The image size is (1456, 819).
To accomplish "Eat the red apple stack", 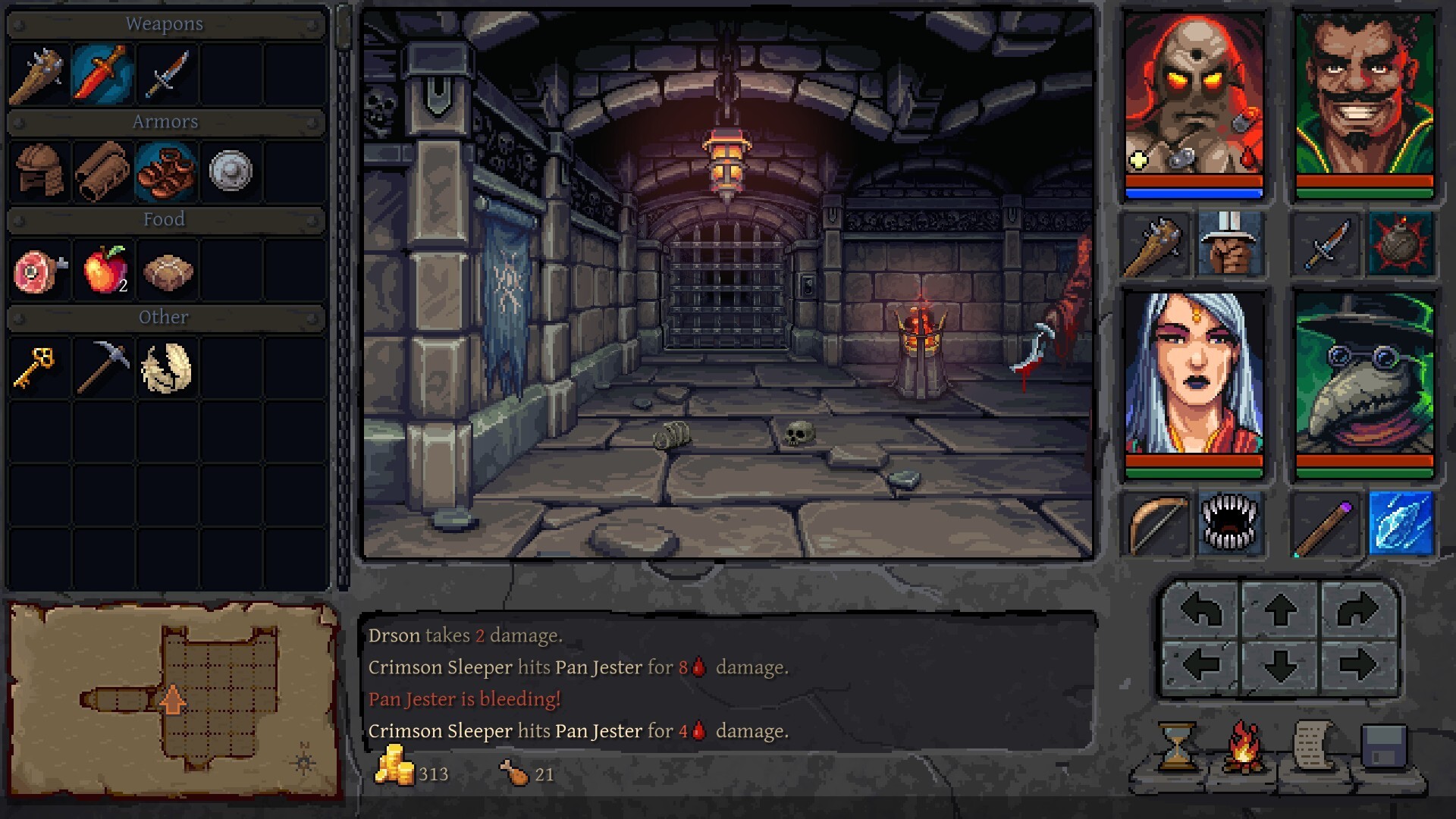I will click(x=105, y=269).
